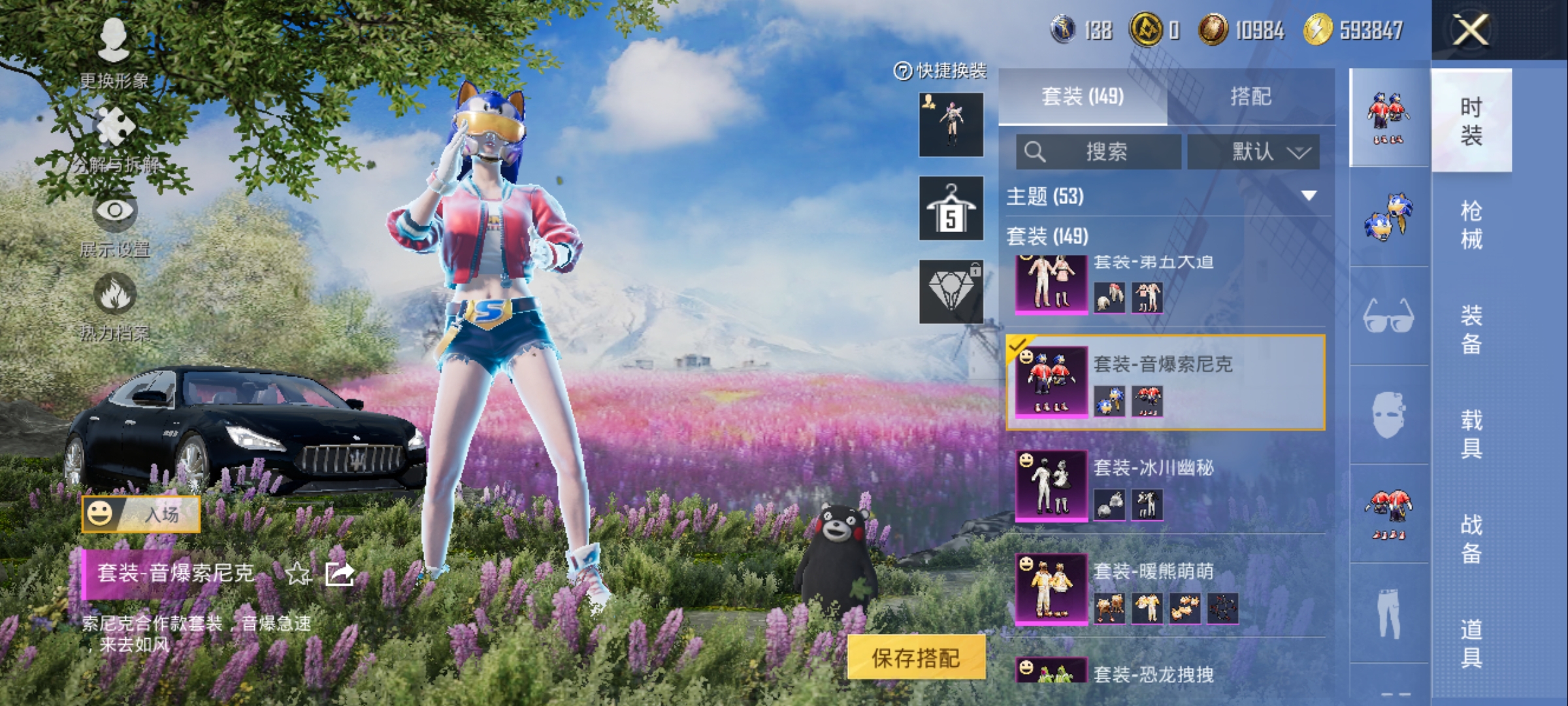Open the 默认 sort dropdown
1568x706 pixels.
click(x=1253, y=152)
